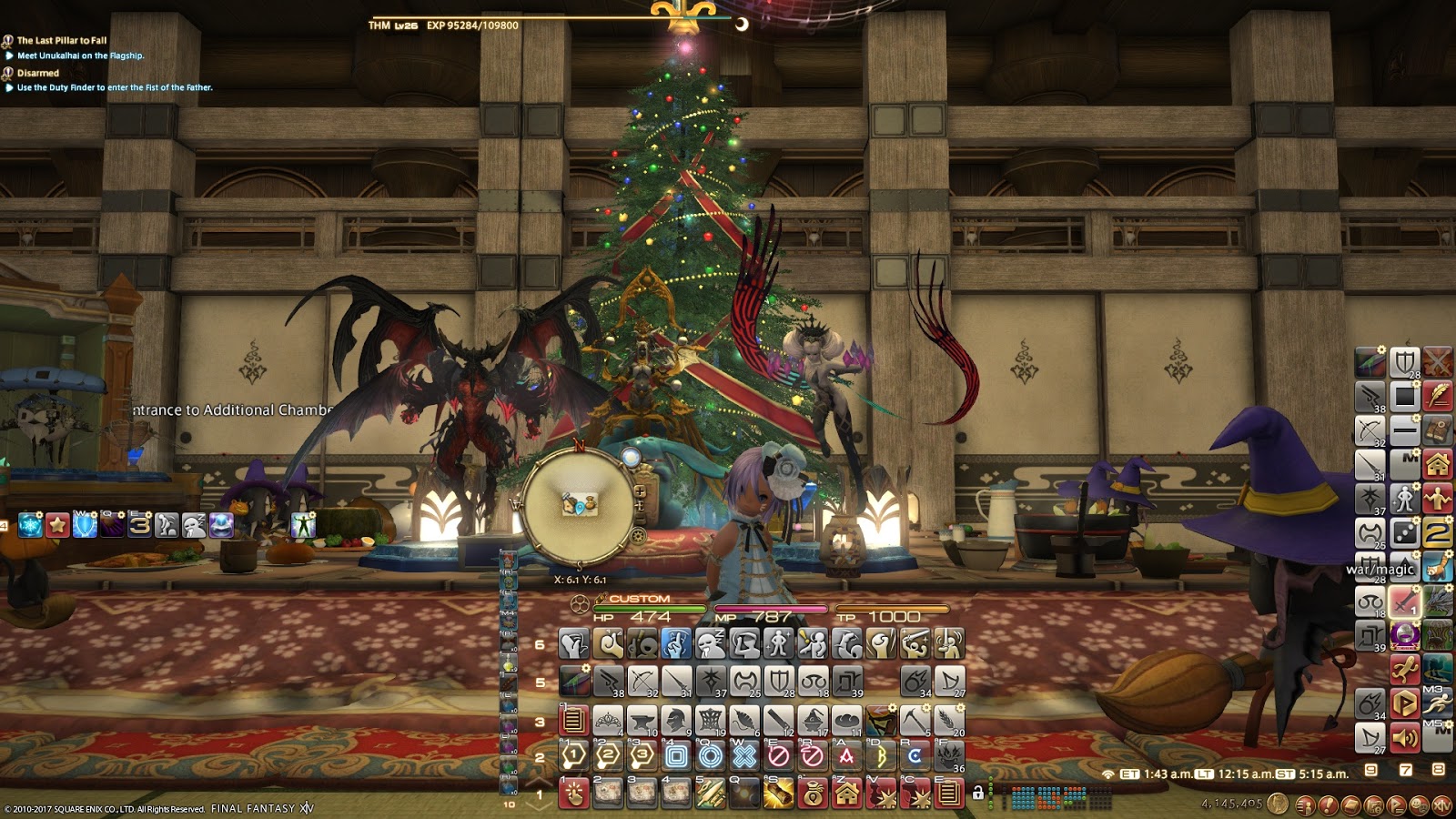Click the gil pouch icon on hotbar 1
Viewport: 1456px width, 819px height.
pyautogui.click(x=814, y=794)
